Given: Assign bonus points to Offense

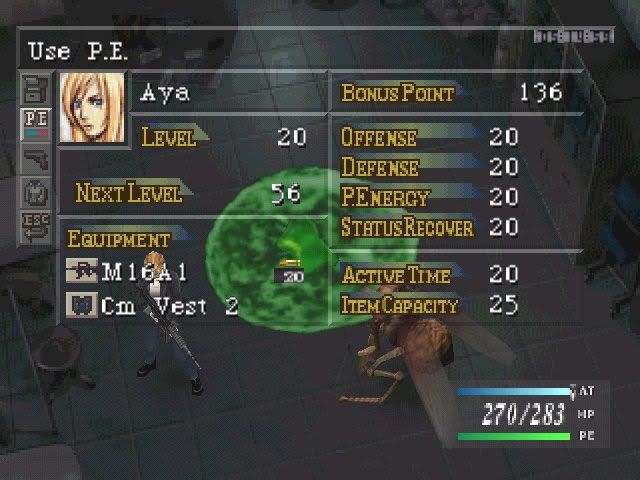Looking at the screenshot, I should tap(378, 137).
